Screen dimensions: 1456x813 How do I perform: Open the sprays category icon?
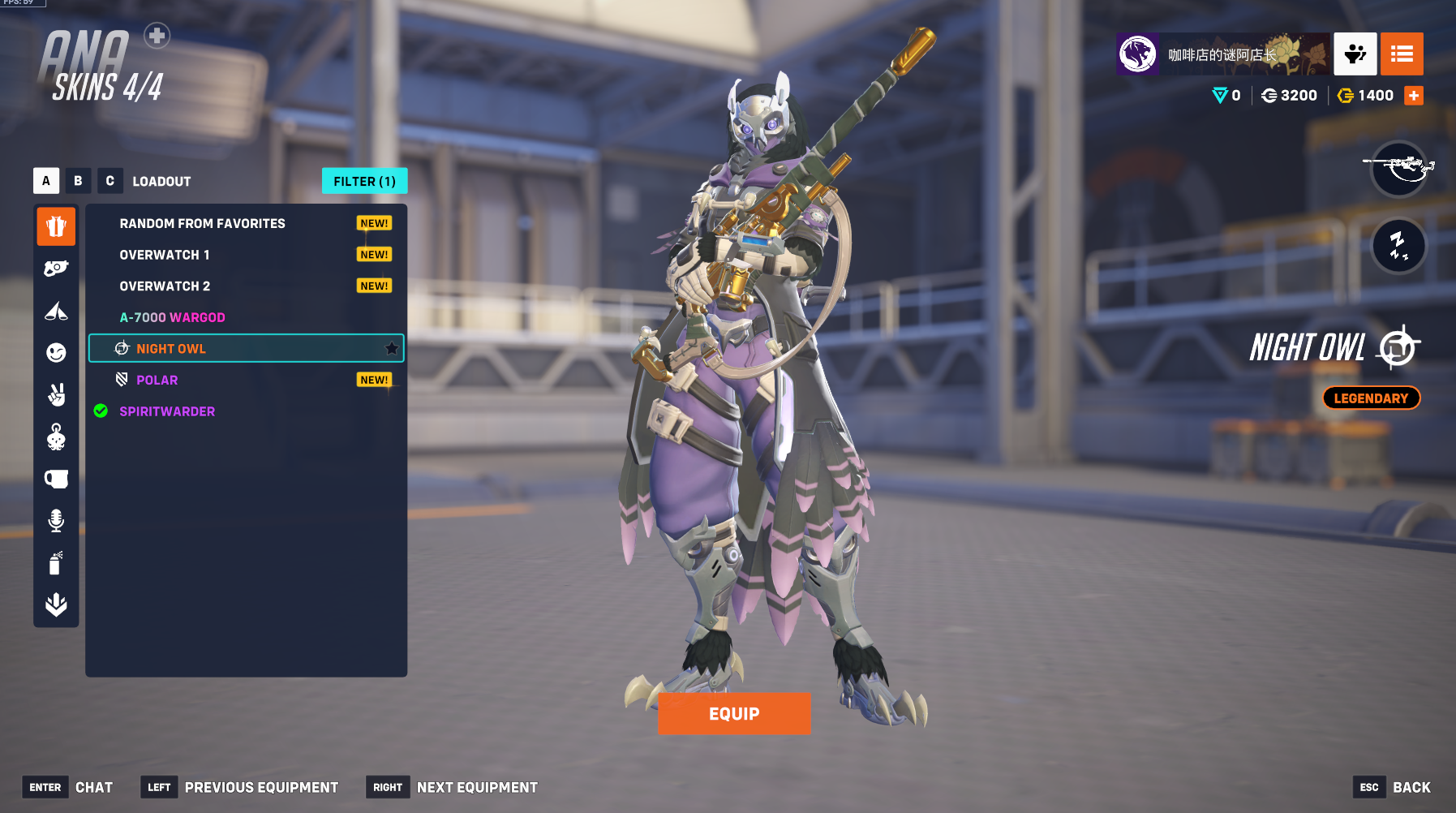[56, 562]
